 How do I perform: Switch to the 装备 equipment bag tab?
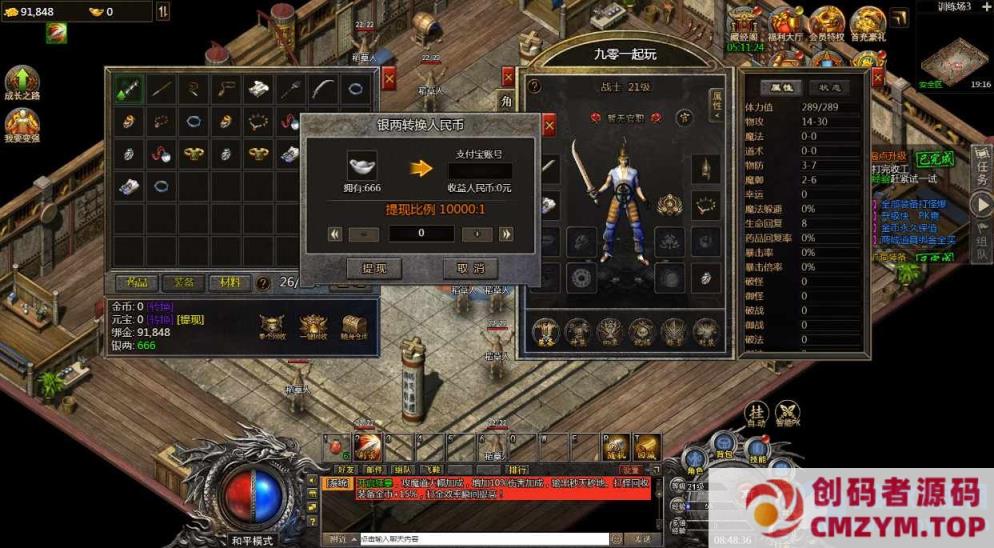[x=183, y=283]
